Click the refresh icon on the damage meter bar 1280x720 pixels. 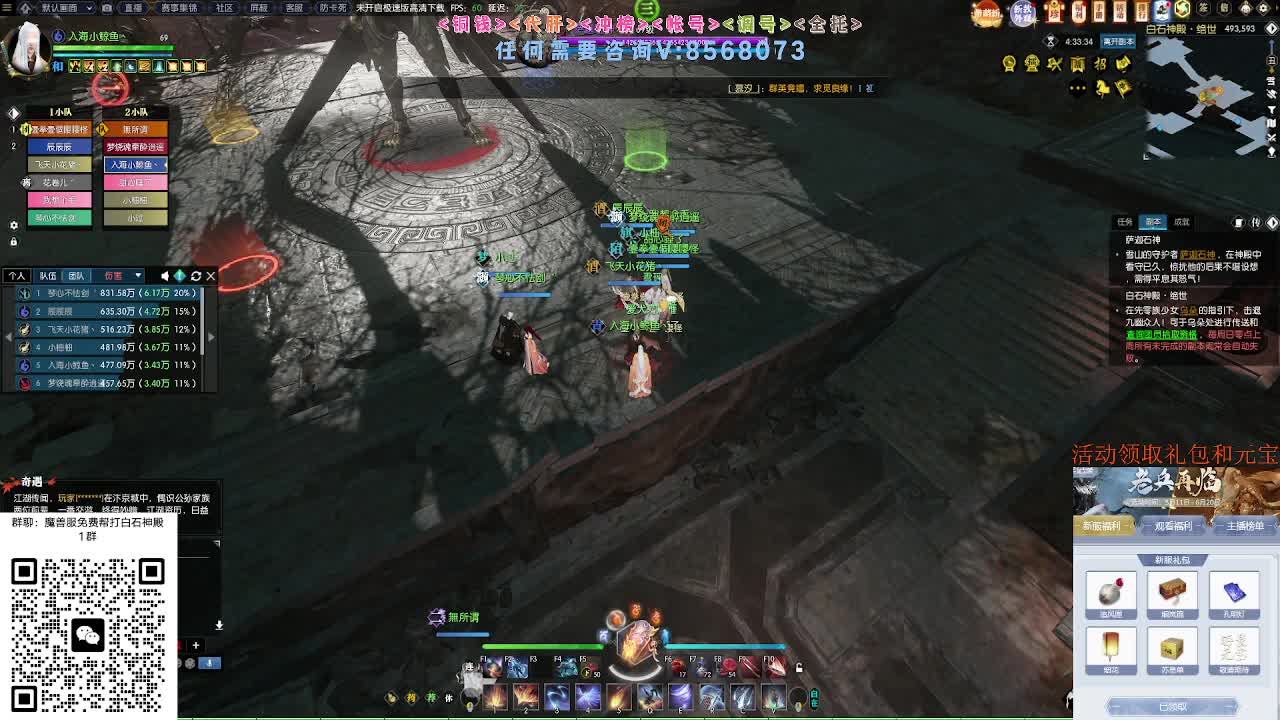pyautogui.click(x=196, y=276)
